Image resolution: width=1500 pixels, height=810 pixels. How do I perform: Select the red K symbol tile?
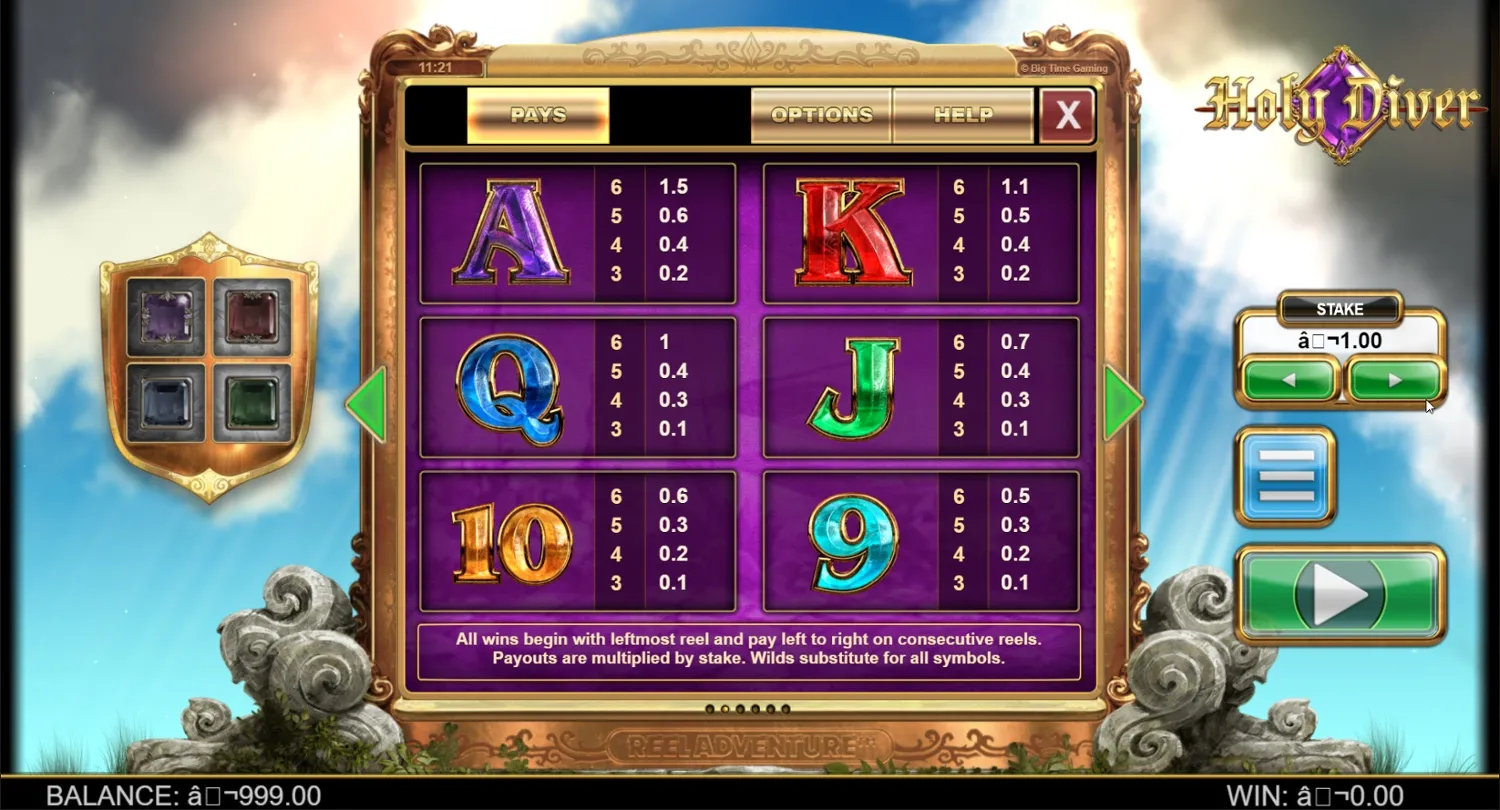[848, 230]
